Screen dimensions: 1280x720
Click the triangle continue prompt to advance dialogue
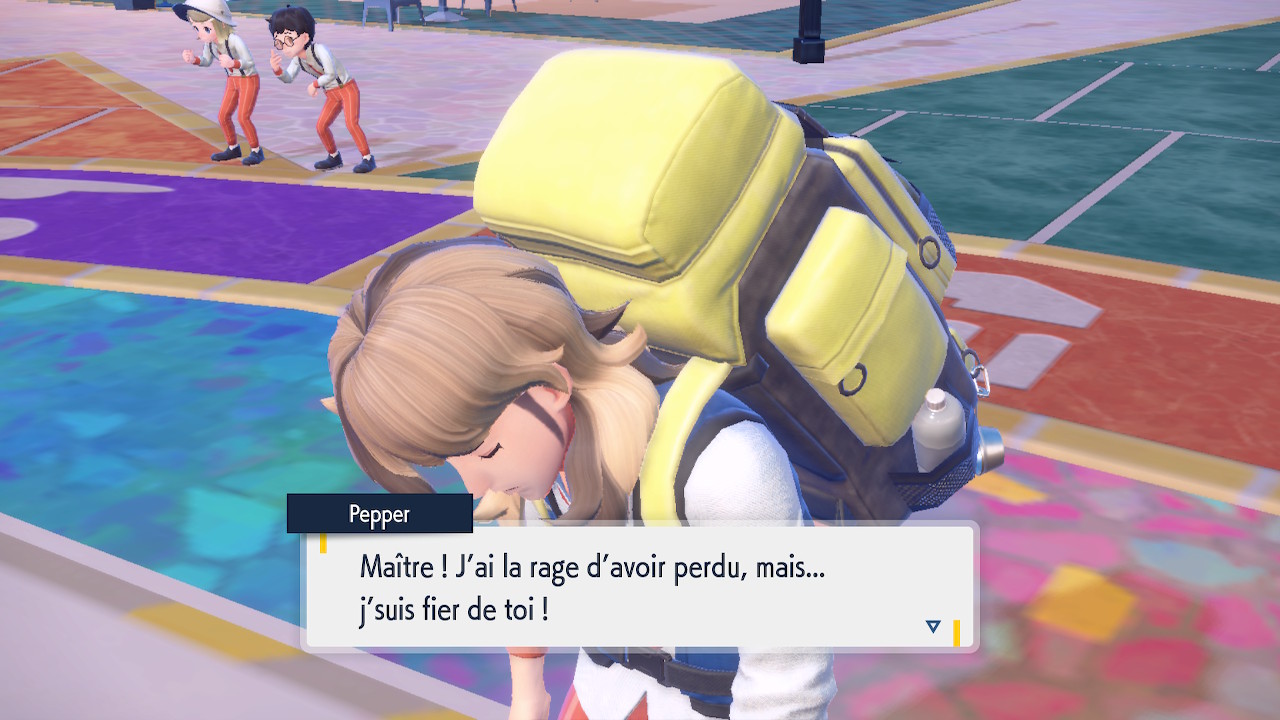coord(932,625)
